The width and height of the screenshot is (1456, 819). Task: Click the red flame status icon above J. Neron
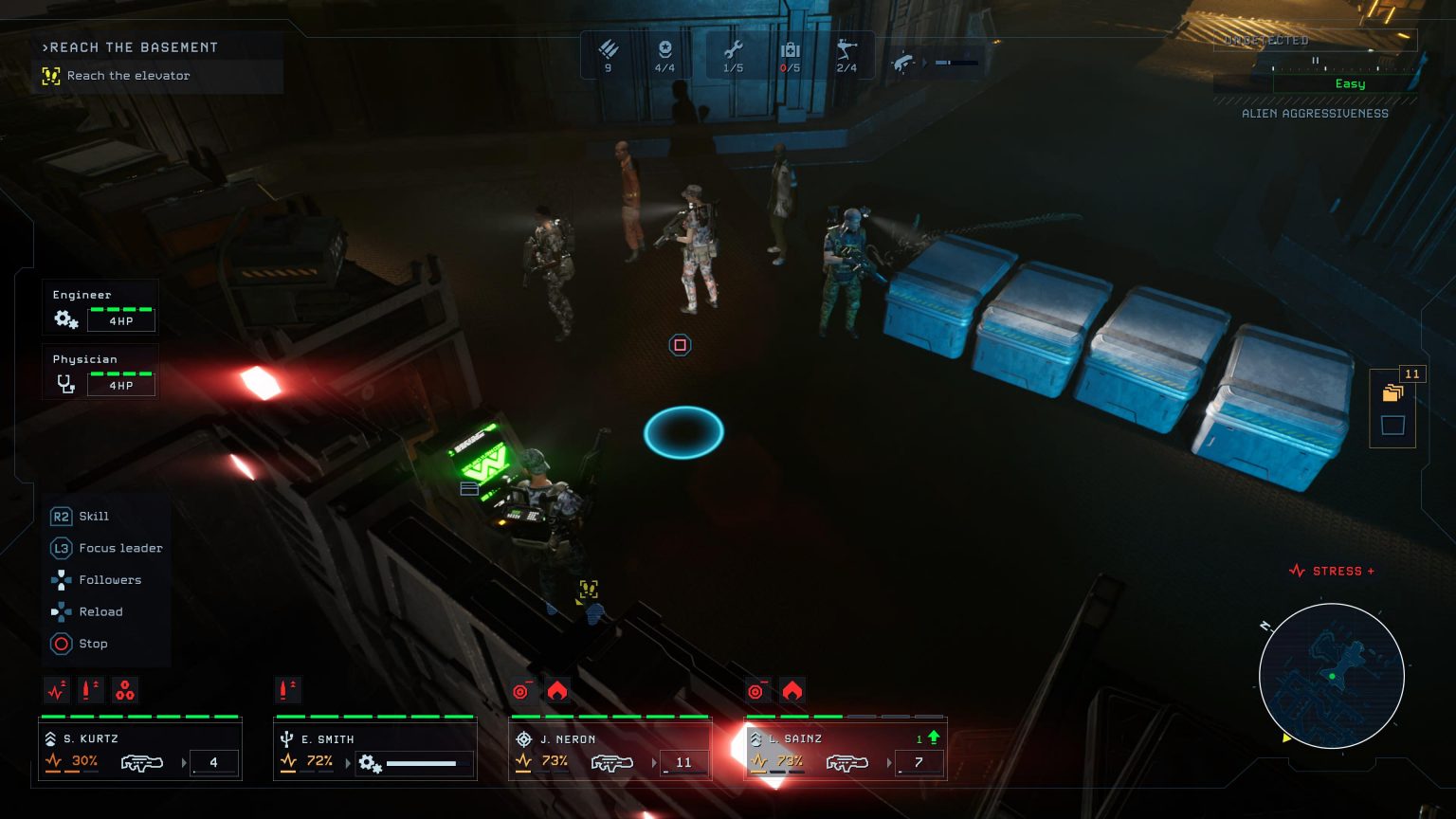pyautogui.click(x=557, y=691)
